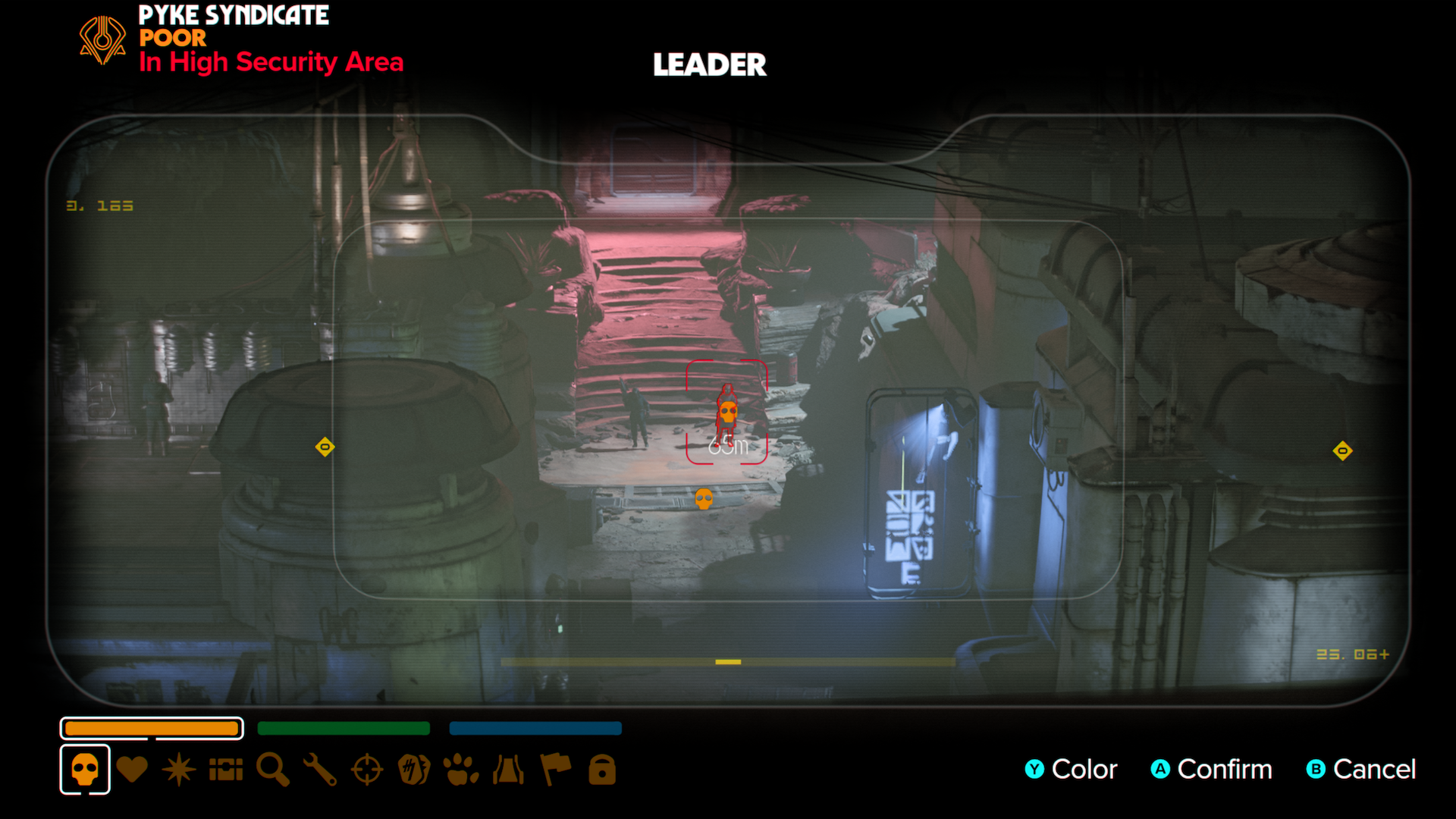Image resolution: width=1456 pixels, height=819 pixels.
Task: Select the wrench marker icon
Action: pyautogui.click(x=320, y=770)
